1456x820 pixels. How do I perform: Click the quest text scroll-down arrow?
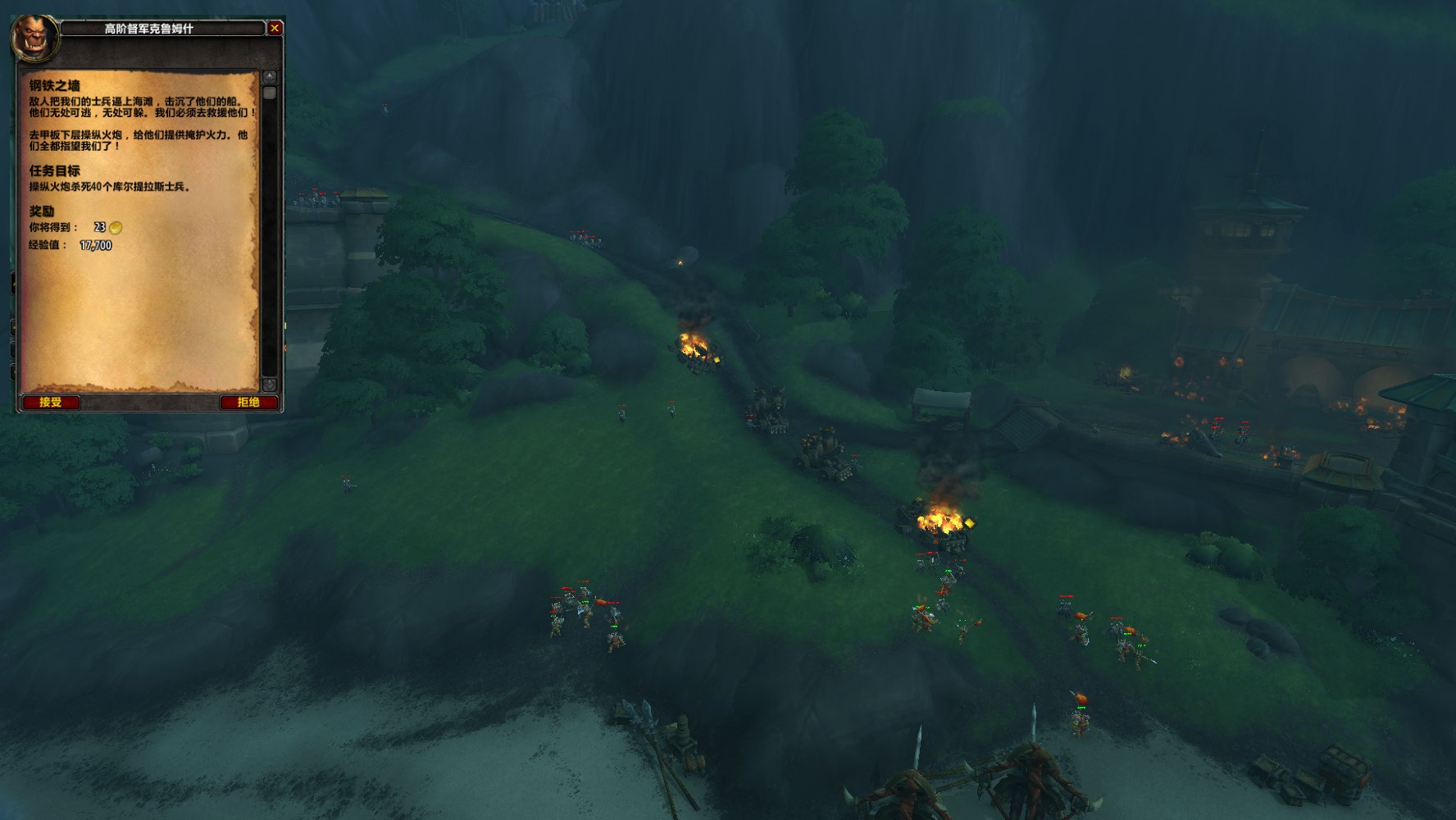pos(270,384)
